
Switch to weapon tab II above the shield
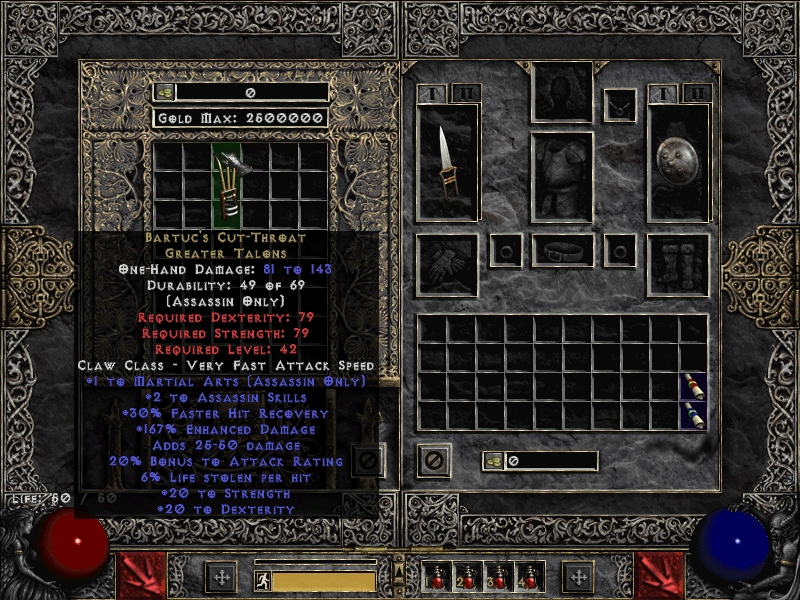point(697,94)
